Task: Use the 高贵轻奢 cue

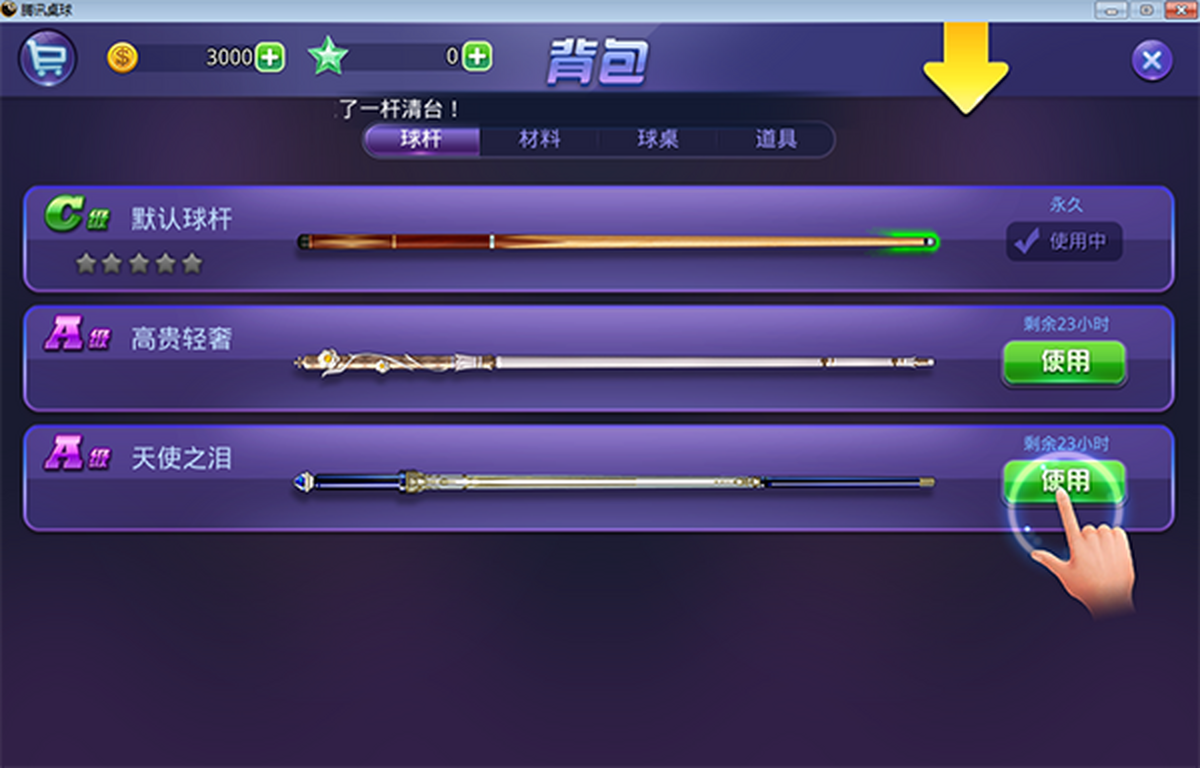Action: pyautogui.click(x=1064, y=361)
